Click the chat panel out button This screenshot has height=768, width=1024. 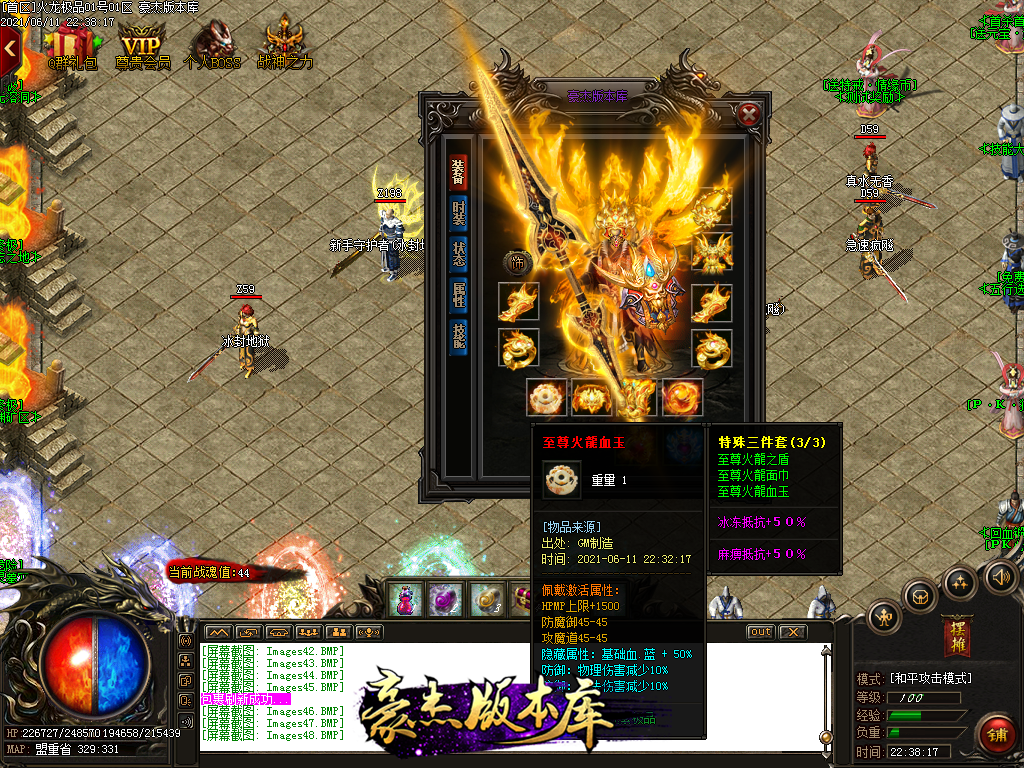(x=761, y=632)
